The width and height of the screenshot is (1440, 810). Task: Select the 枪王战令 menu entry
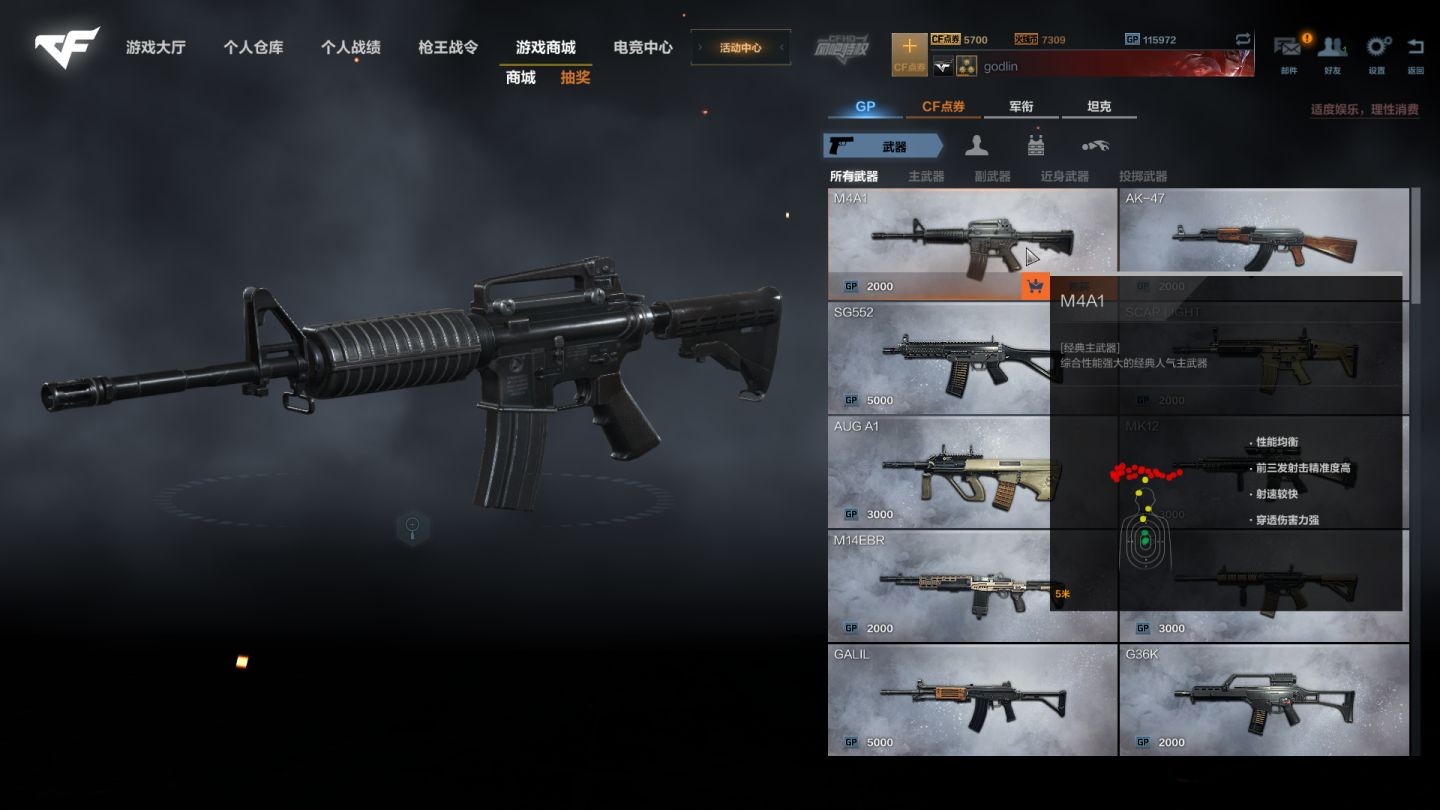pyautogui.click(x=448, y=47)
